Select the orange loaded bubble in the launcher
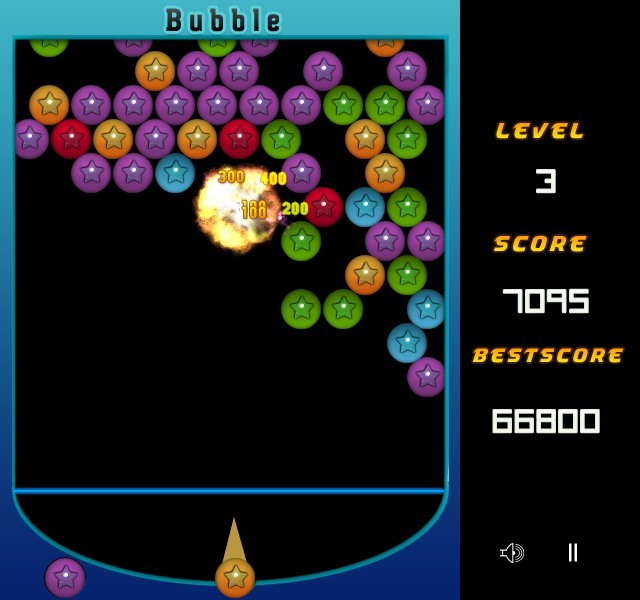The image size is (640, 600). click(235, 577)
